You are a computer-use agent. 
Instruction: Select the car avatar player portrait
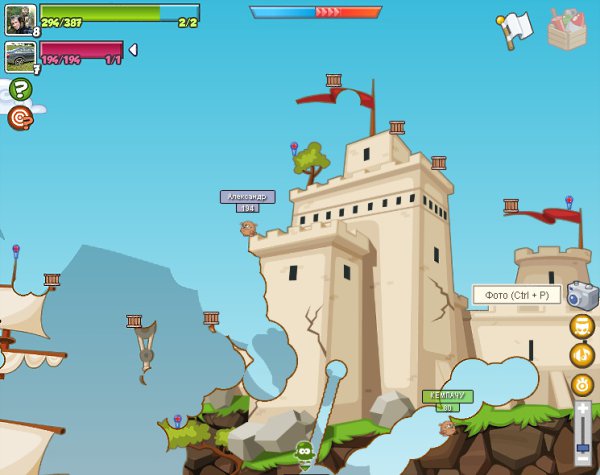20,56
